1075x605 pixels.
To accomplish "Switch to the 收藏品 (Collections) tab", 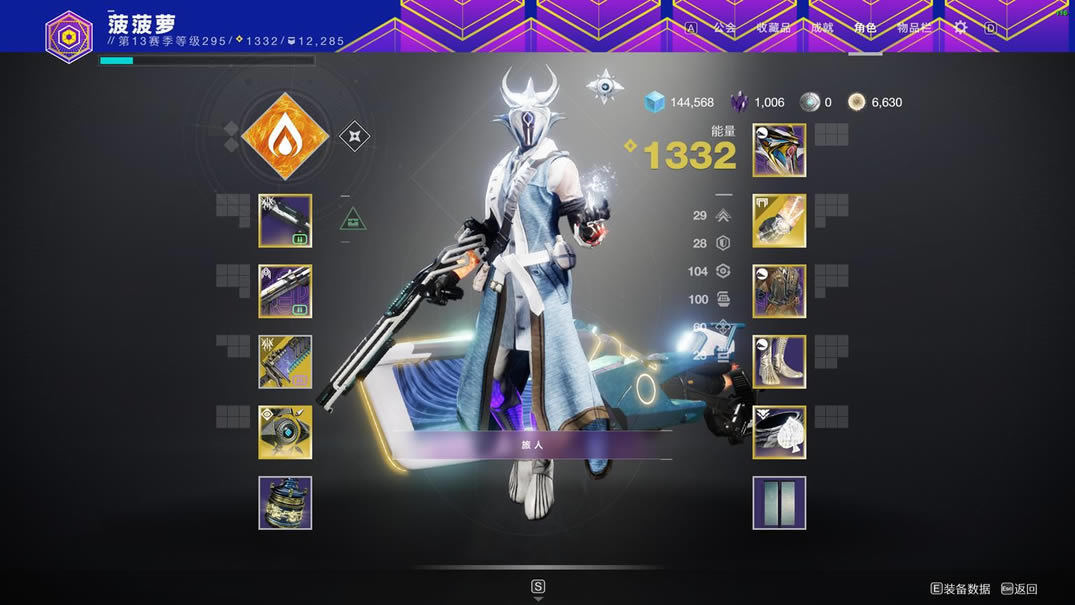I will pos(772,28).
